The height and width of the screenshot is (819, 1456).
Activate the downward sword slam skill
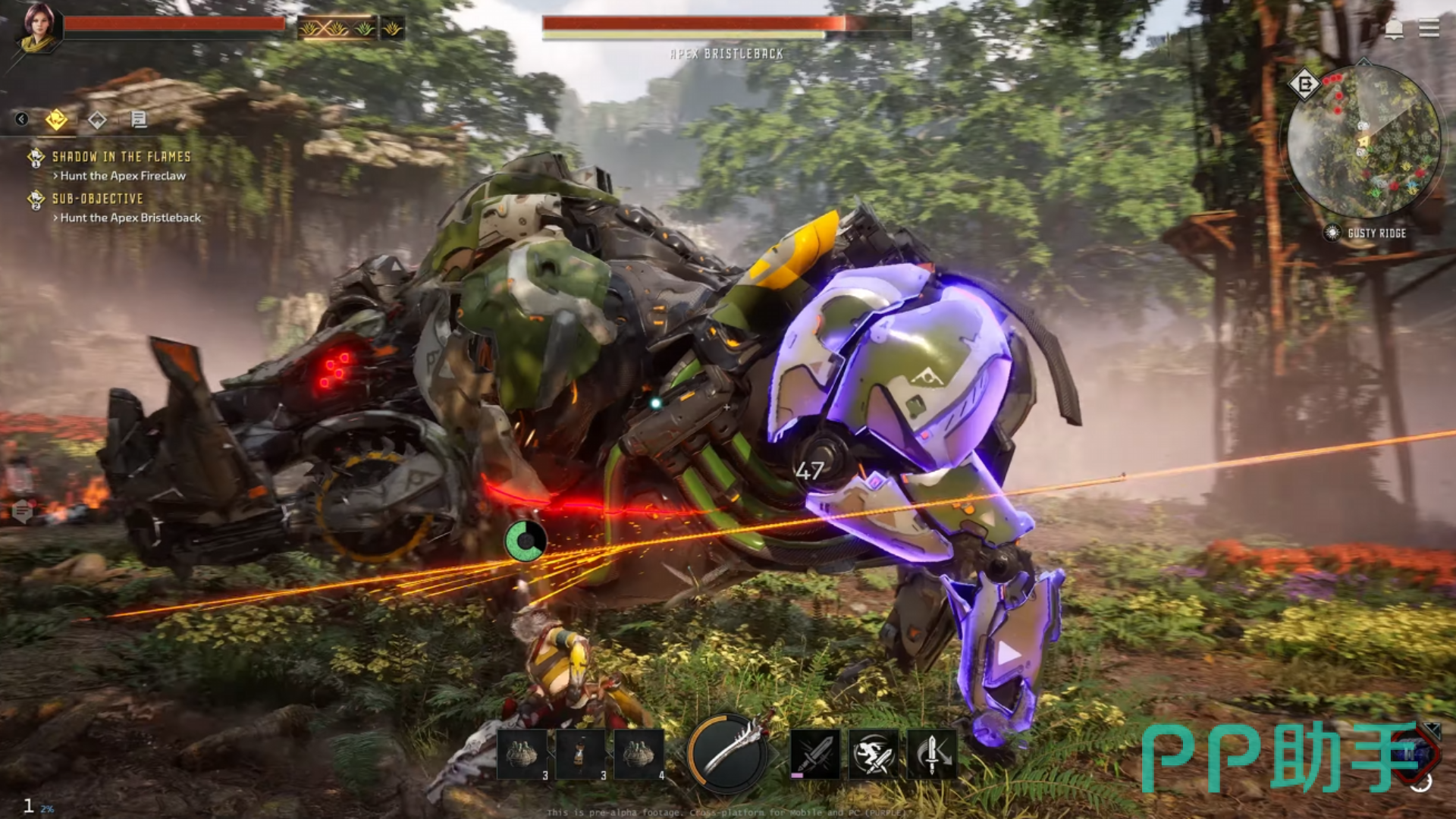pyautogui.click(x=932, y=755)
